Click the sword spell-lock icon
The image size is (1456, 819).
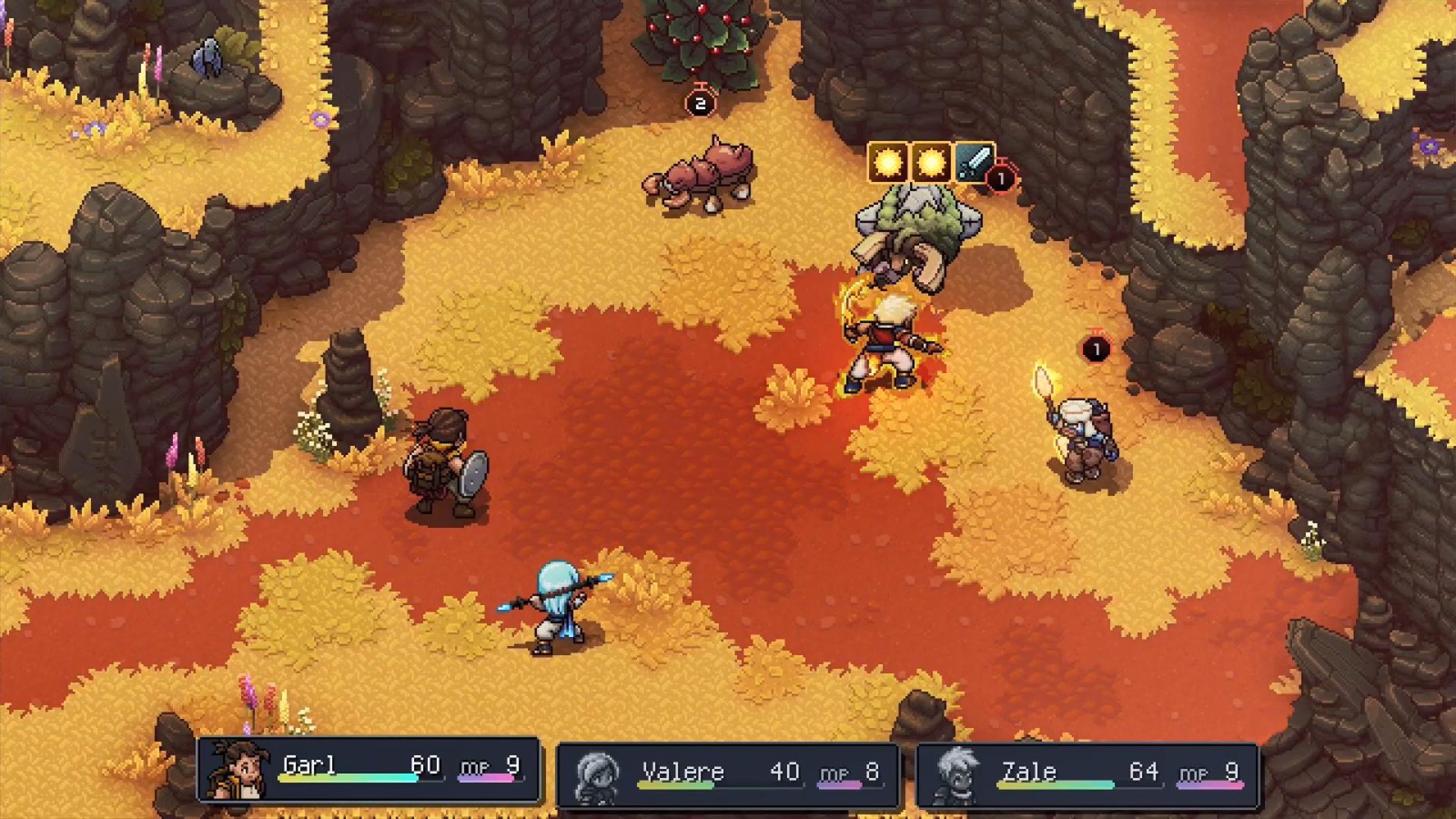(x=973, y=164)
